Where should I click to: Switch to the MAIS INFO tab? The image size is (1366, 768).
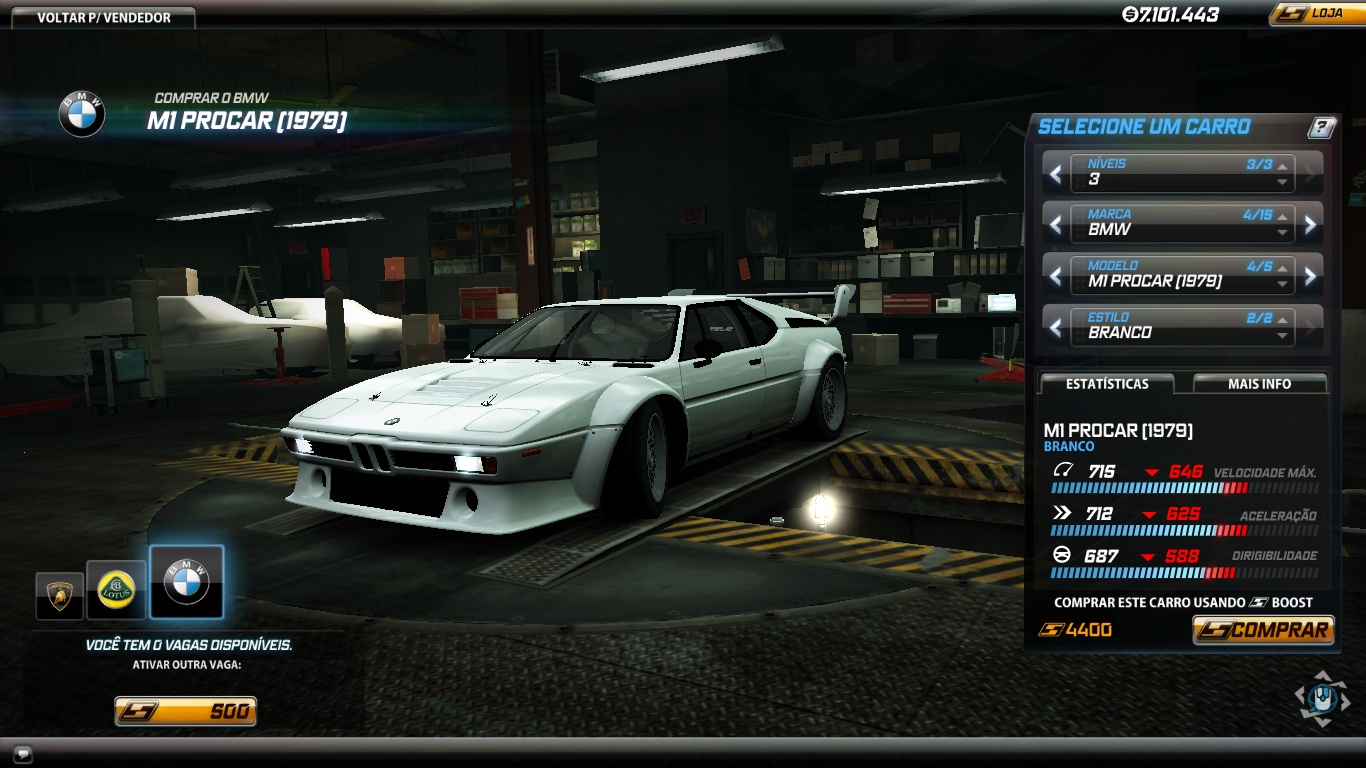click(x=1257, y=384)
